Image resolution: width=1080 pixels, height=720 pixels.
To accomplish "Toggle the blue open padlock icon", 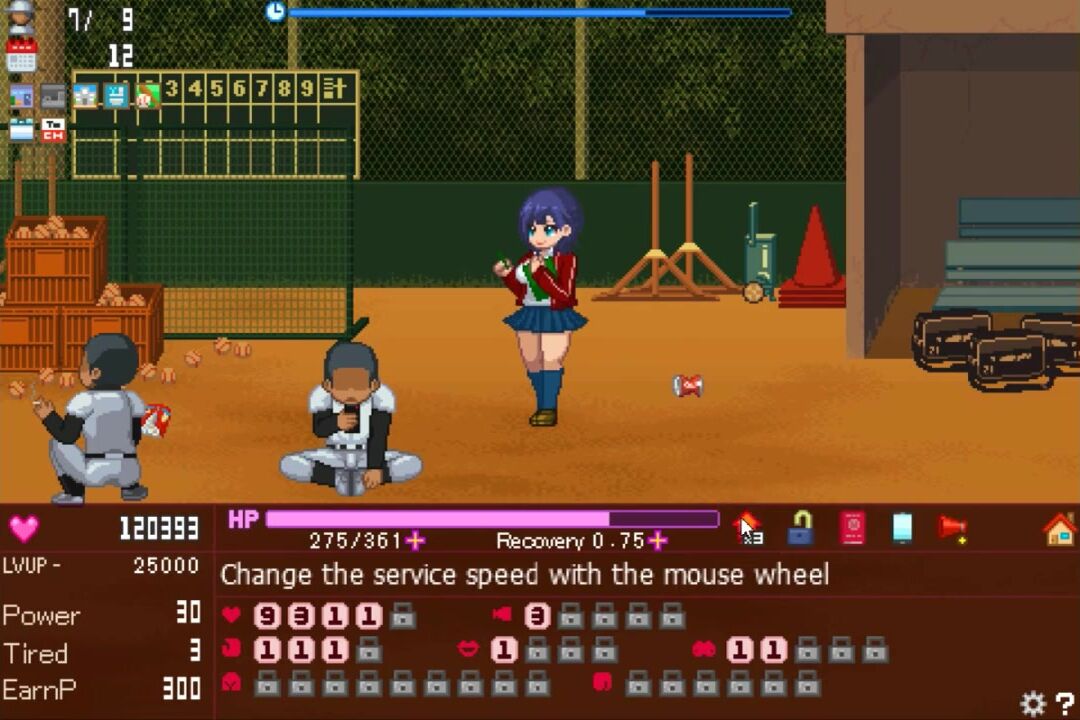I will [x=799, y=528].
